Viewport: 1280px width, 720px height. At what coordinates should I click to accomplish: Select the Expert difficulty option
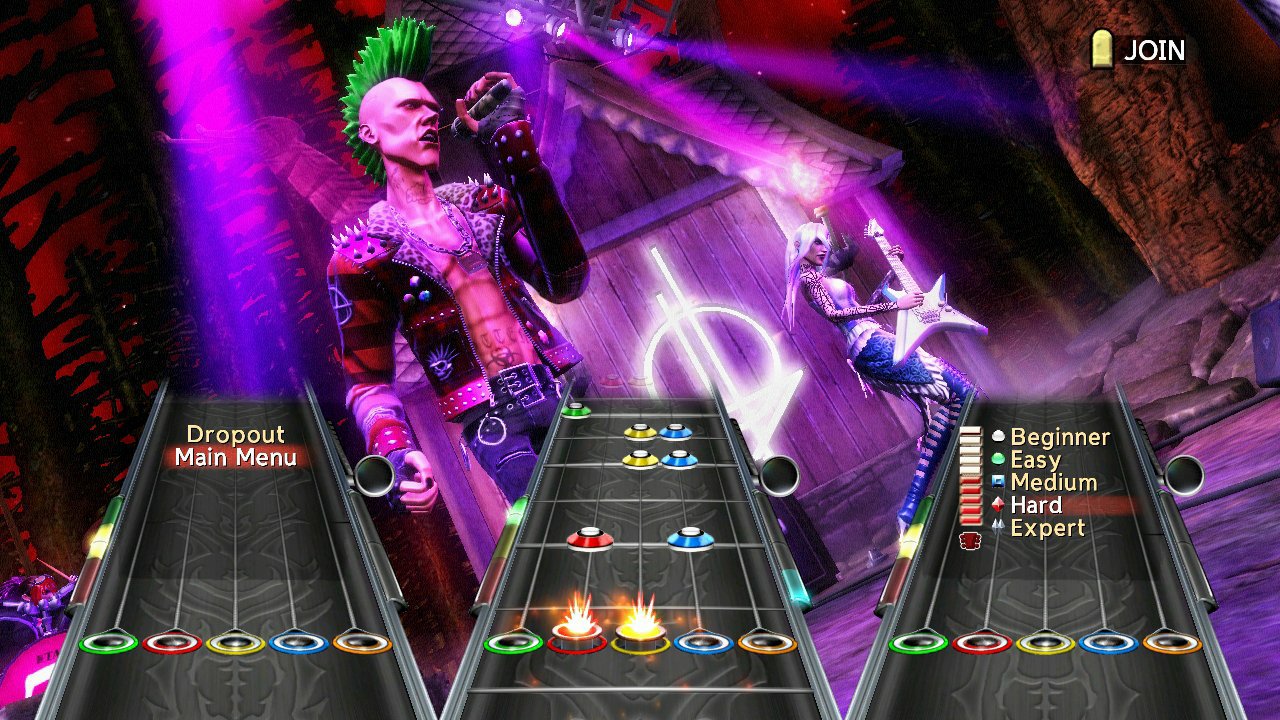pos(1047,528)
